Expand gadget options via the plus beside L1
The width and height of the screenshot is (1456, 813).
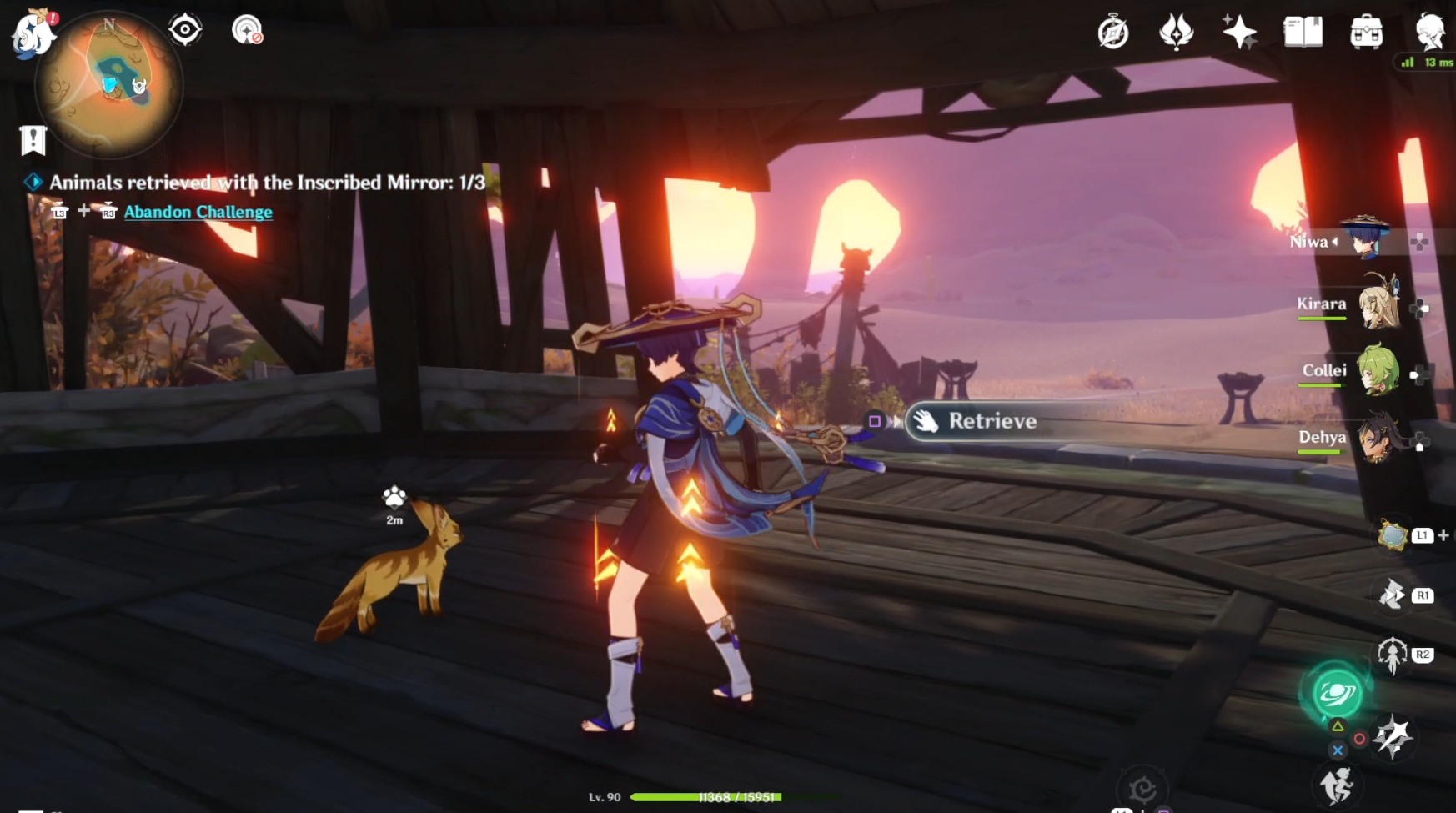coord(1441,536)
